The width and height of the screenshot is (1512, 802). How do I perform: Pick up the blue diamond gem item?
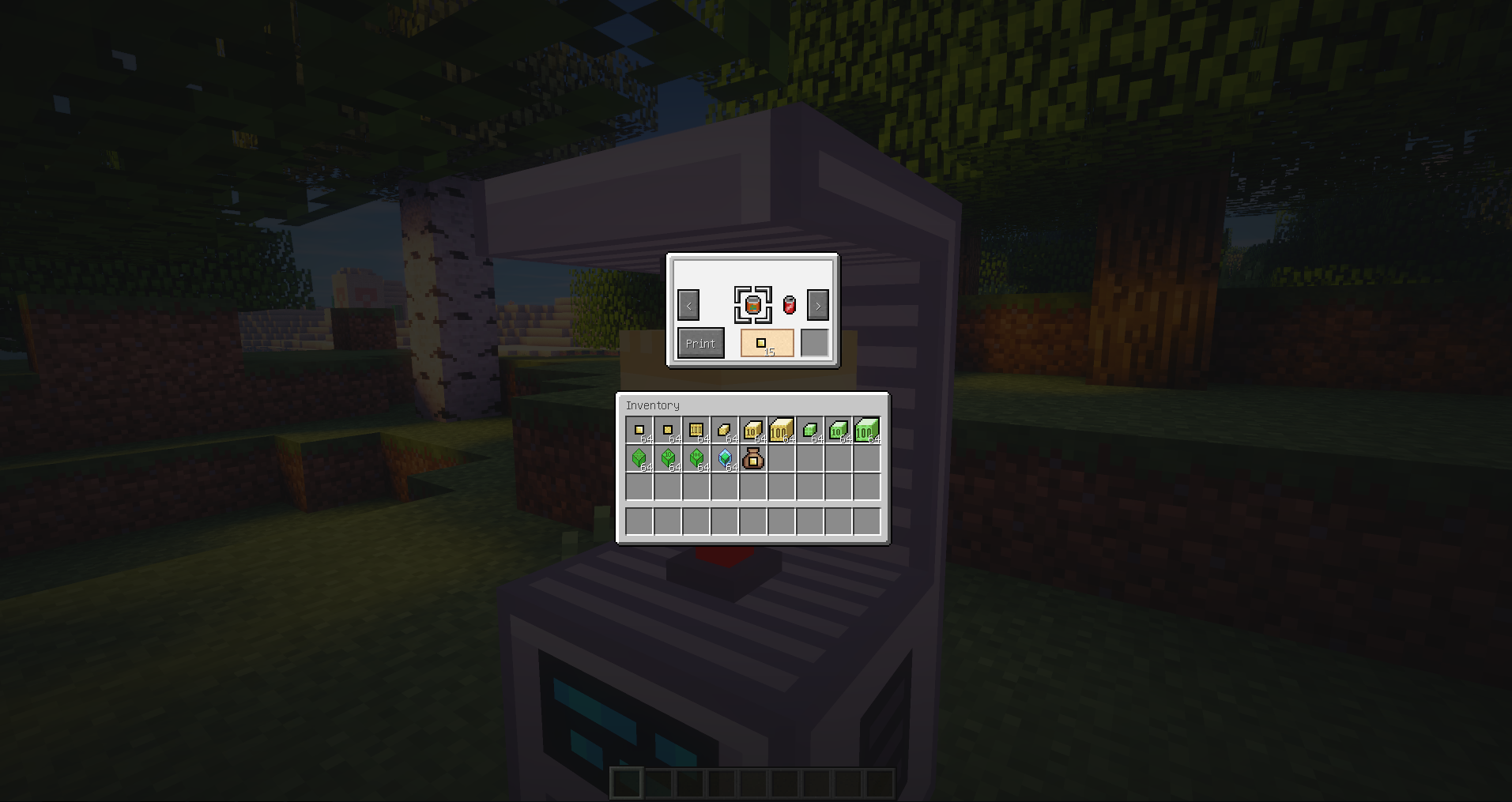pos(725,459)
